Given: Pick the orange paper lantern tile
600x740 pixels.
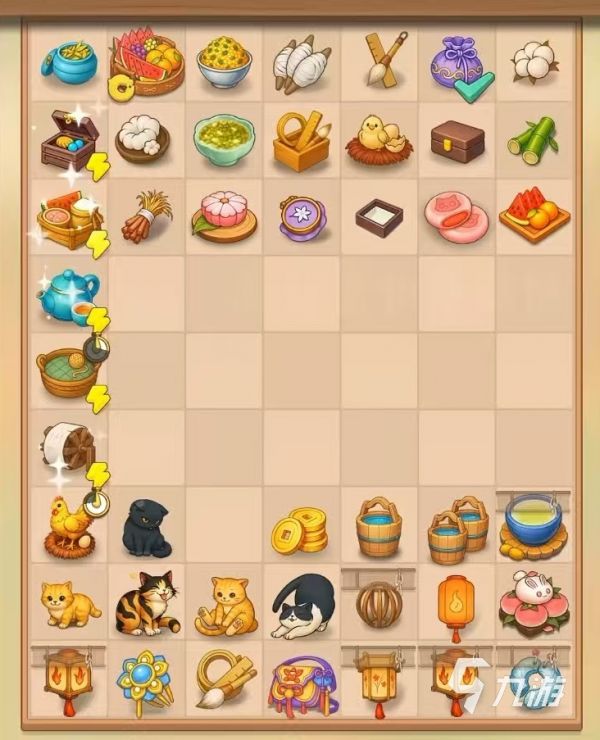Looking at the screenshot, I should (x=455, y=604).
